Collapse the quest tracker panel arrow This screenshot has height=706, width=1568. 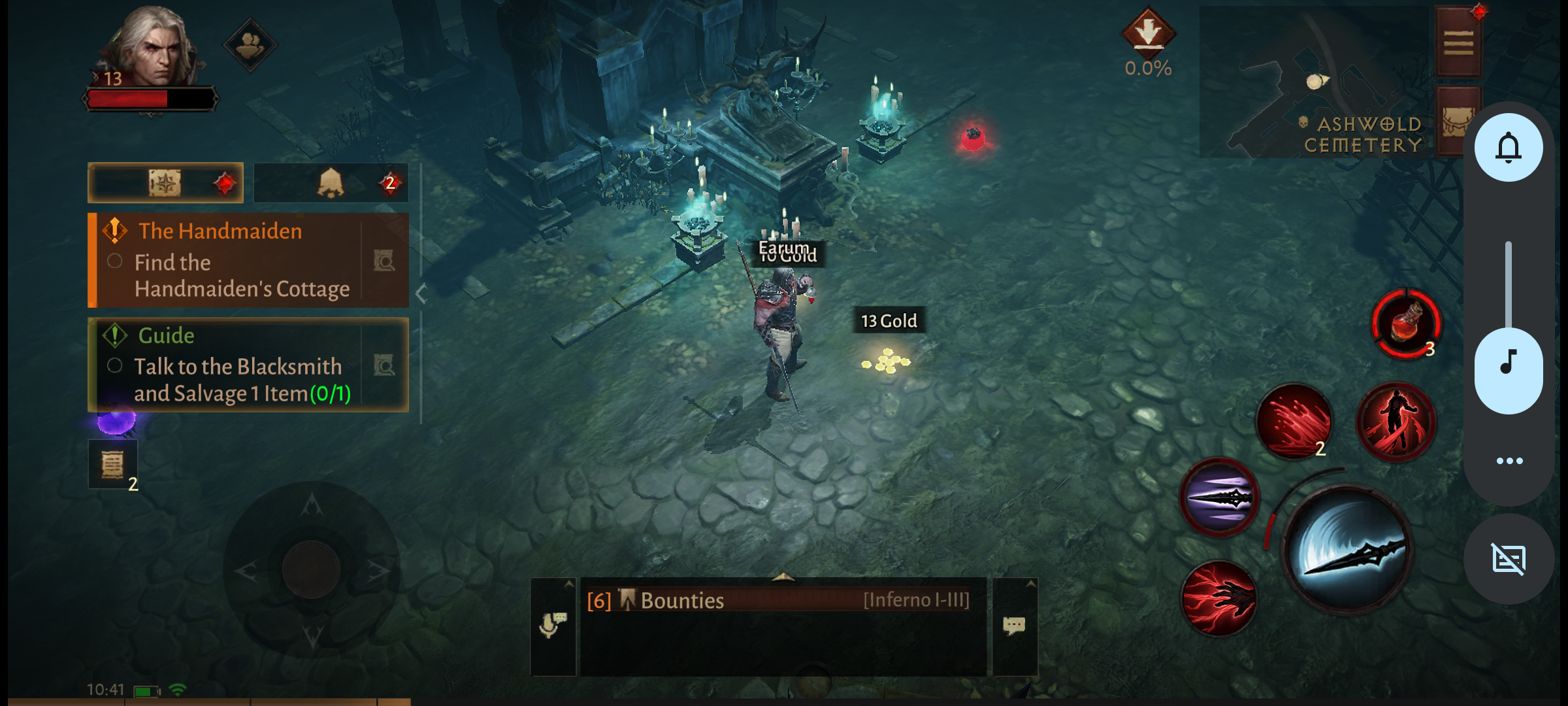421,294
